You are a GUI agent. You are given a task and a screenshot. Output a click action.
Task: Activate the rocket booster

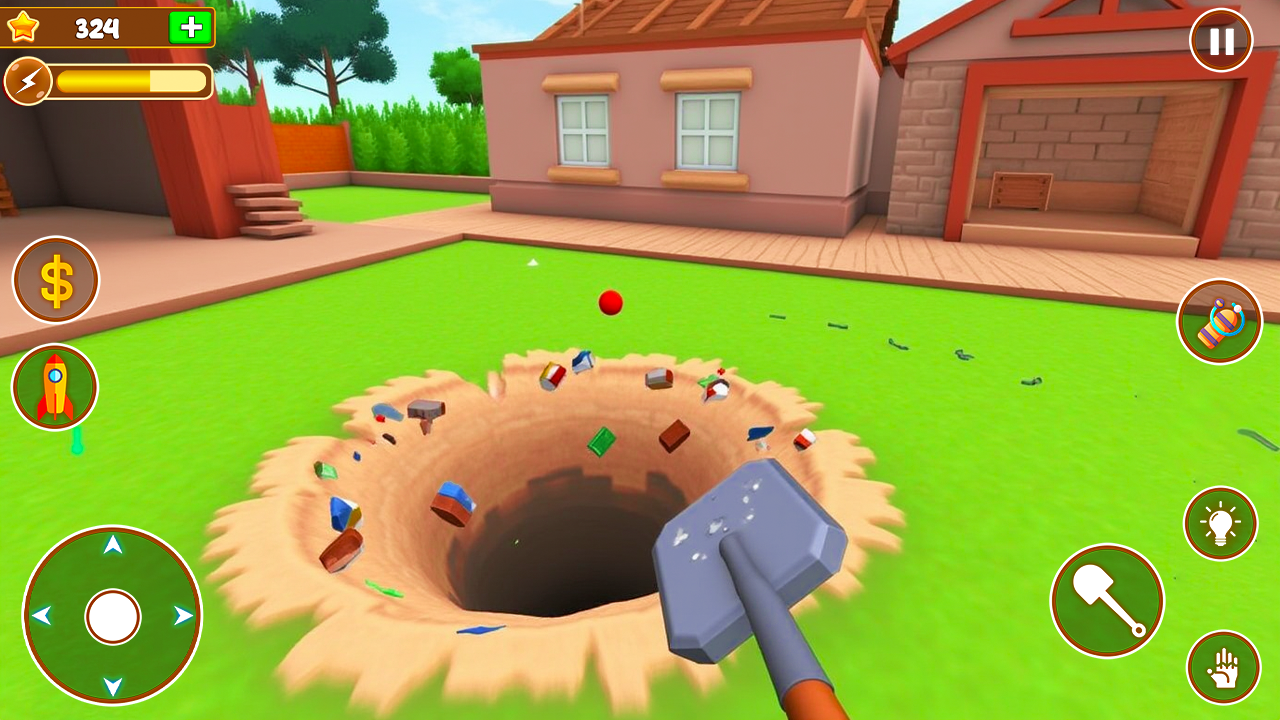[x=55, y=387]
